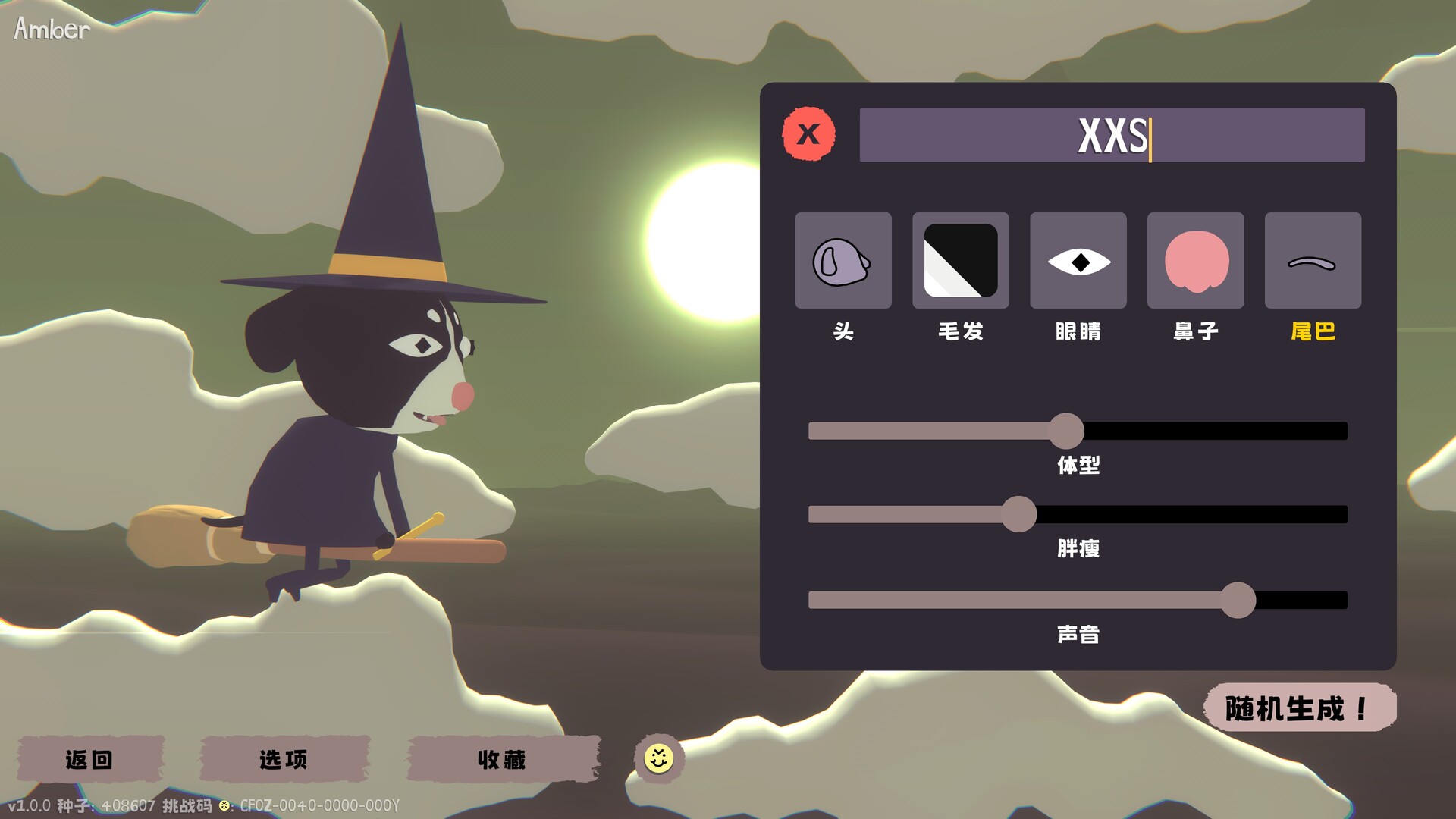Switch to the 尾巴 tail category label

pos(1313,331)
